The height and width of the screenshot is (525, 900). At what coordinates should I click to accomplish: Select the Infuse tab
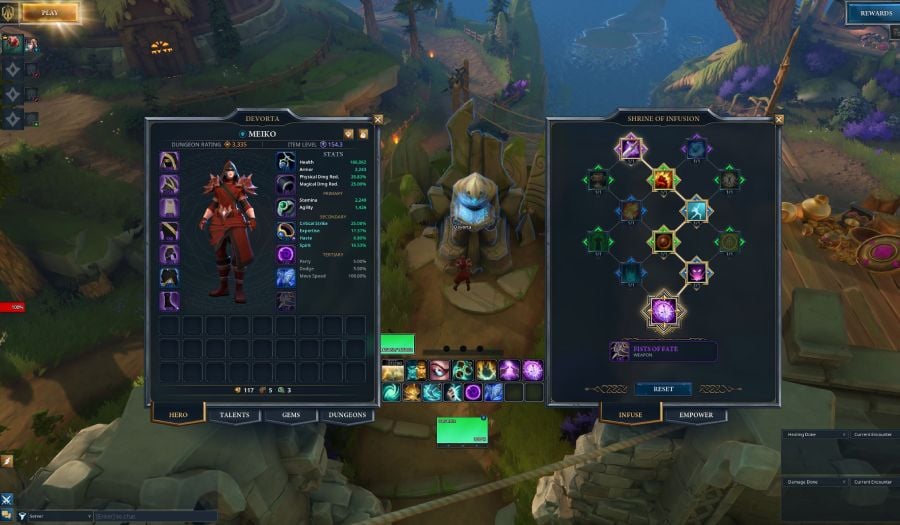631,415
